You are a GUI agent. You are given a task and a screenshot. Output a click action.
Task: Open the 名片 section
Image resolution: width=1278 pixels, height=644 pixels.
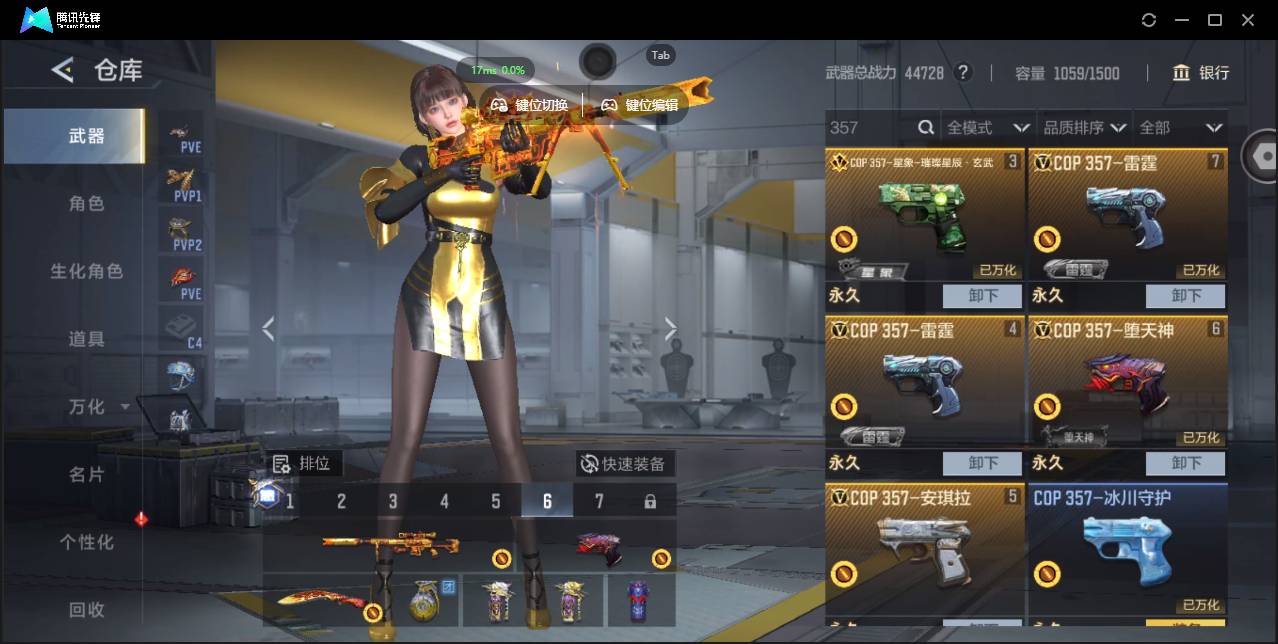point(86,474)
